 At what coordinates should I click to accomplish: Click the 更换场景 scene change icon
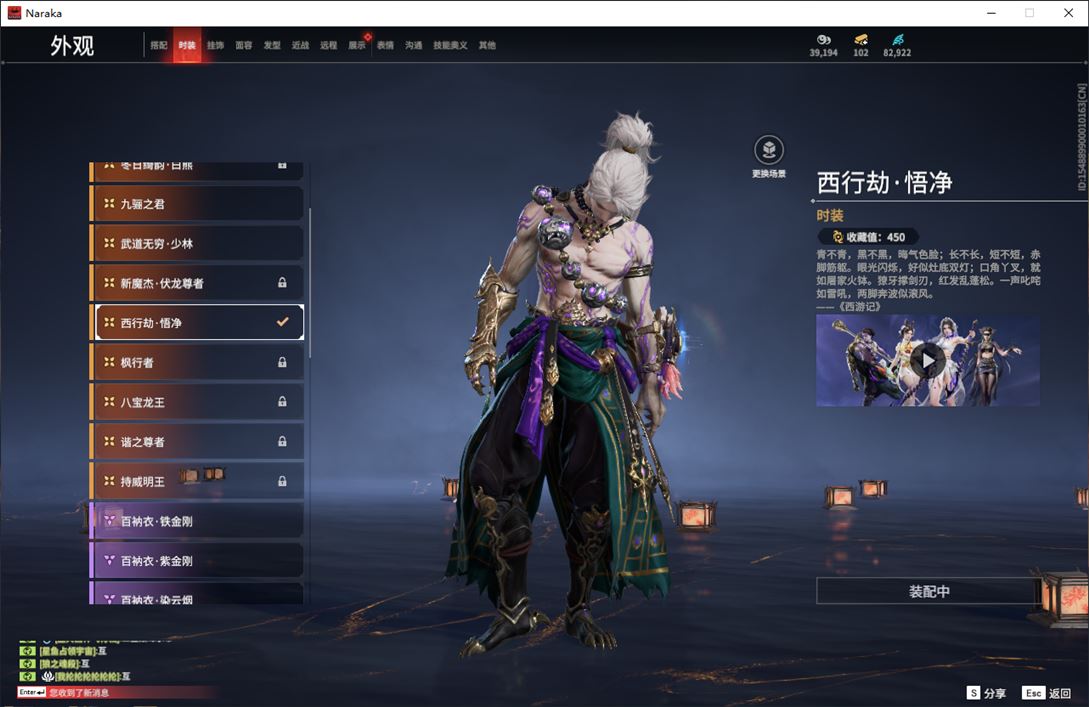(x=768, y=151)
